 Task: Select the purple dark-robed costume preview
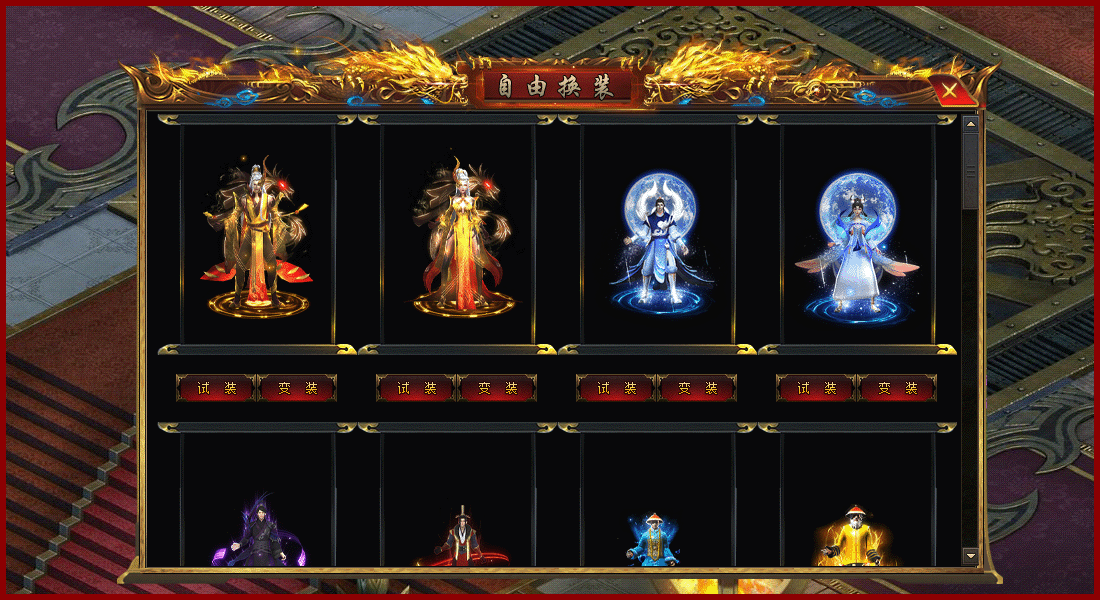click(258, 530)
